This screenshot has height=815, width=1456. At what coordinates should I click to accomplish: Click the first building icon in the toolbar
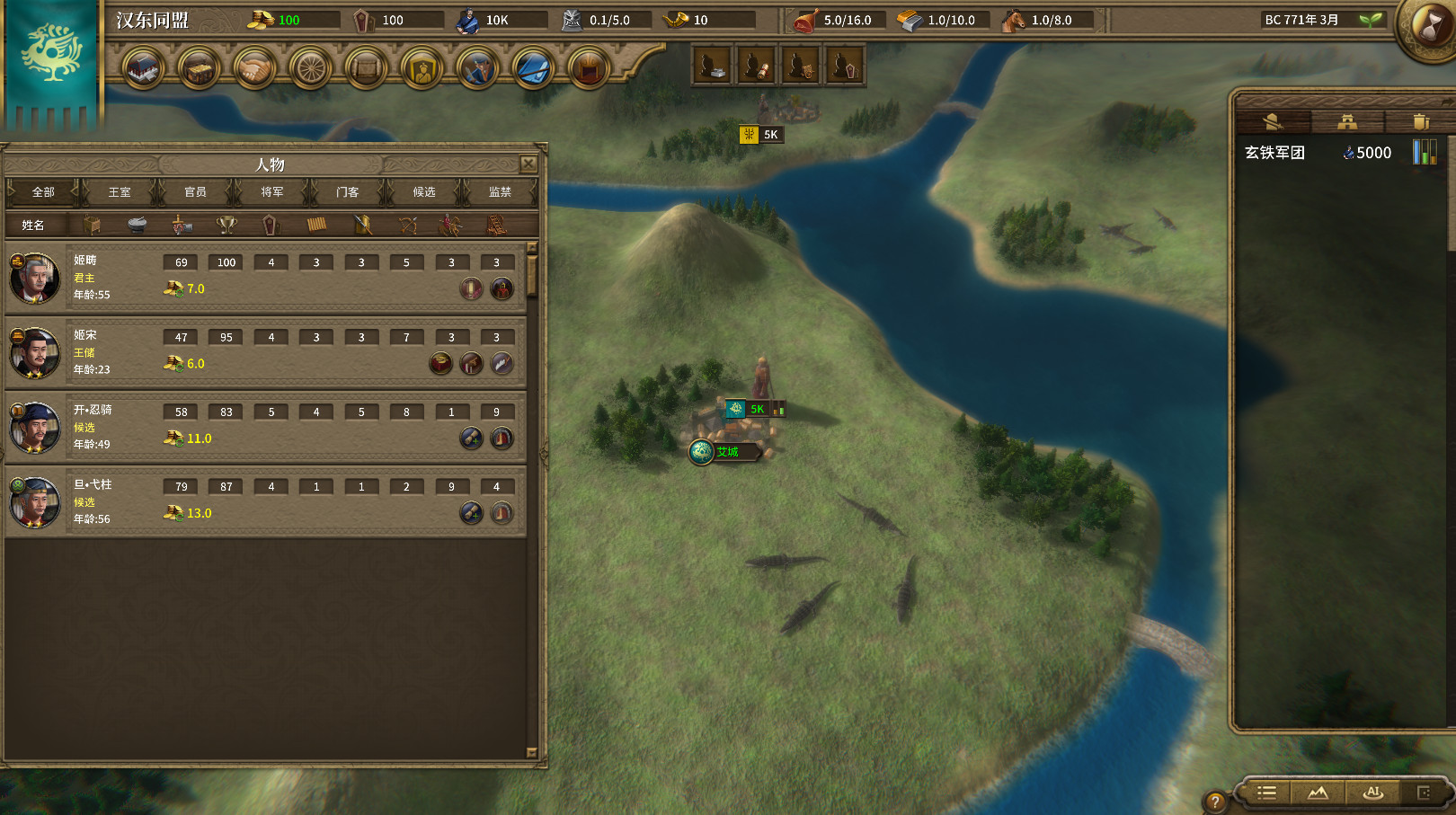point(142,69)
